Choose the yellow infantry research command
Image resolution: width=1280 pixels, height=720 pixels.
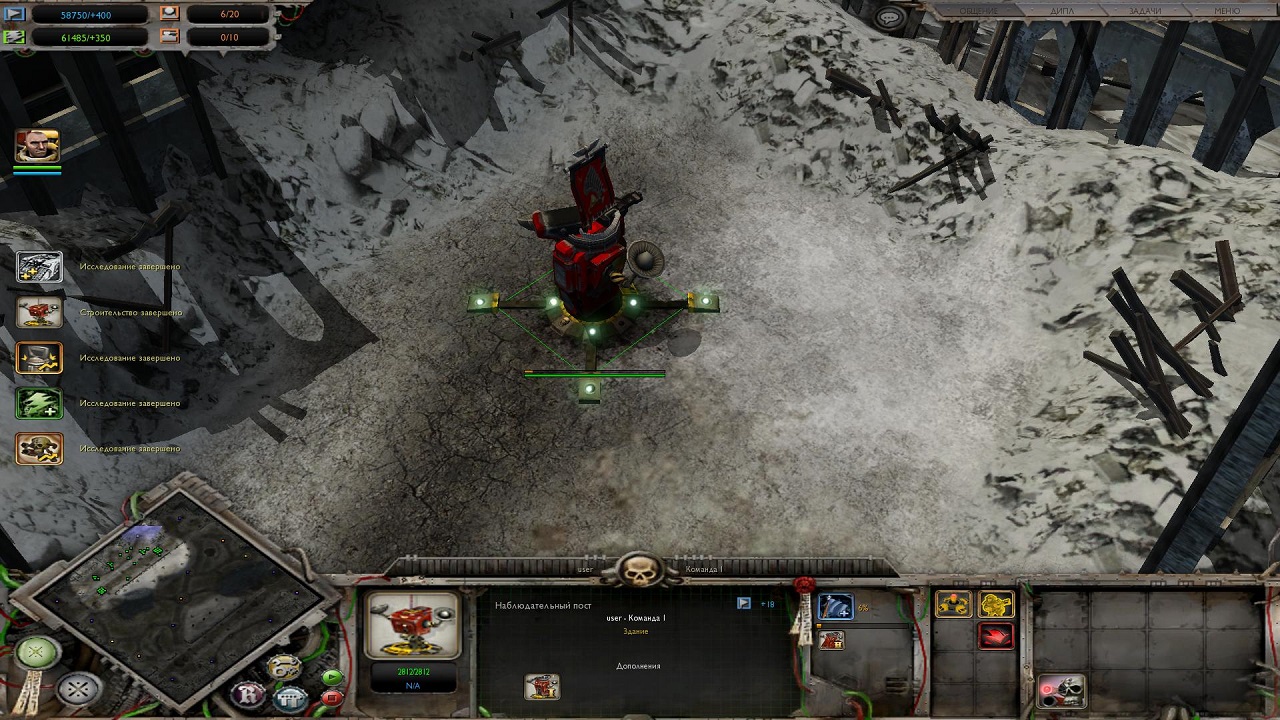coord(996,604)
